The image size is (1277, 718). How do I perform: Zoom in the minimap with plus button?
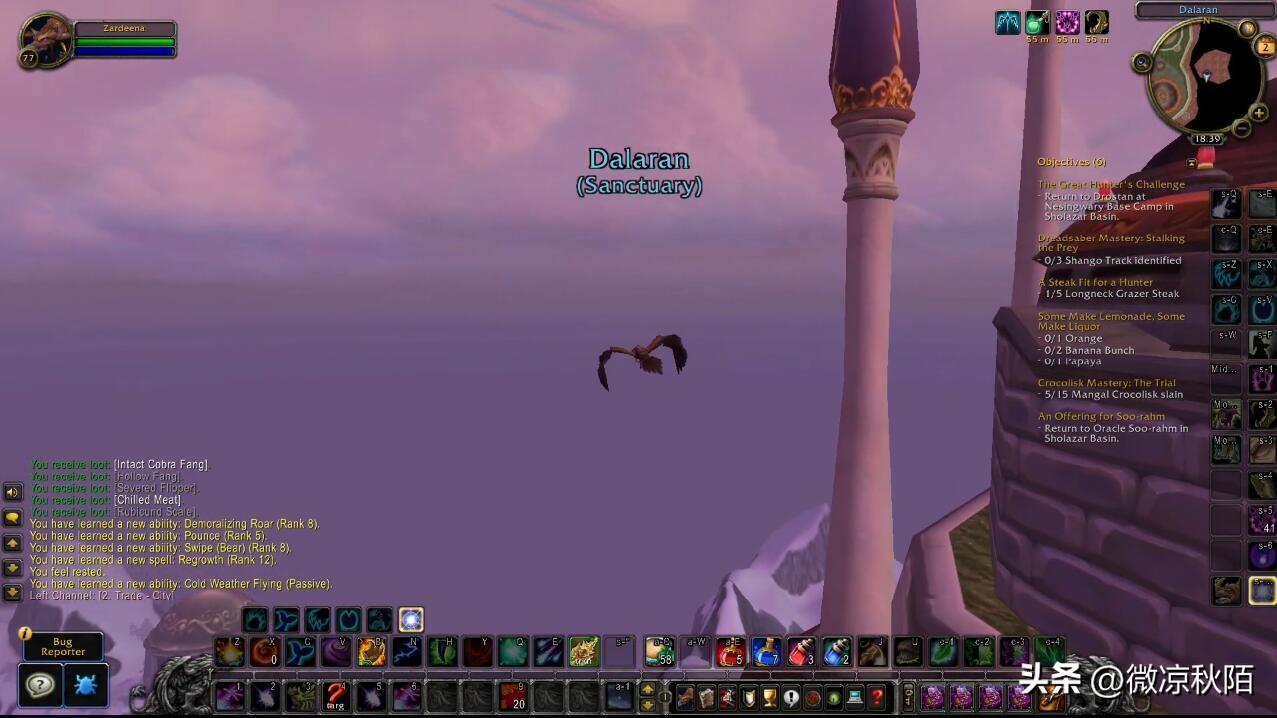pos(1258,115)
